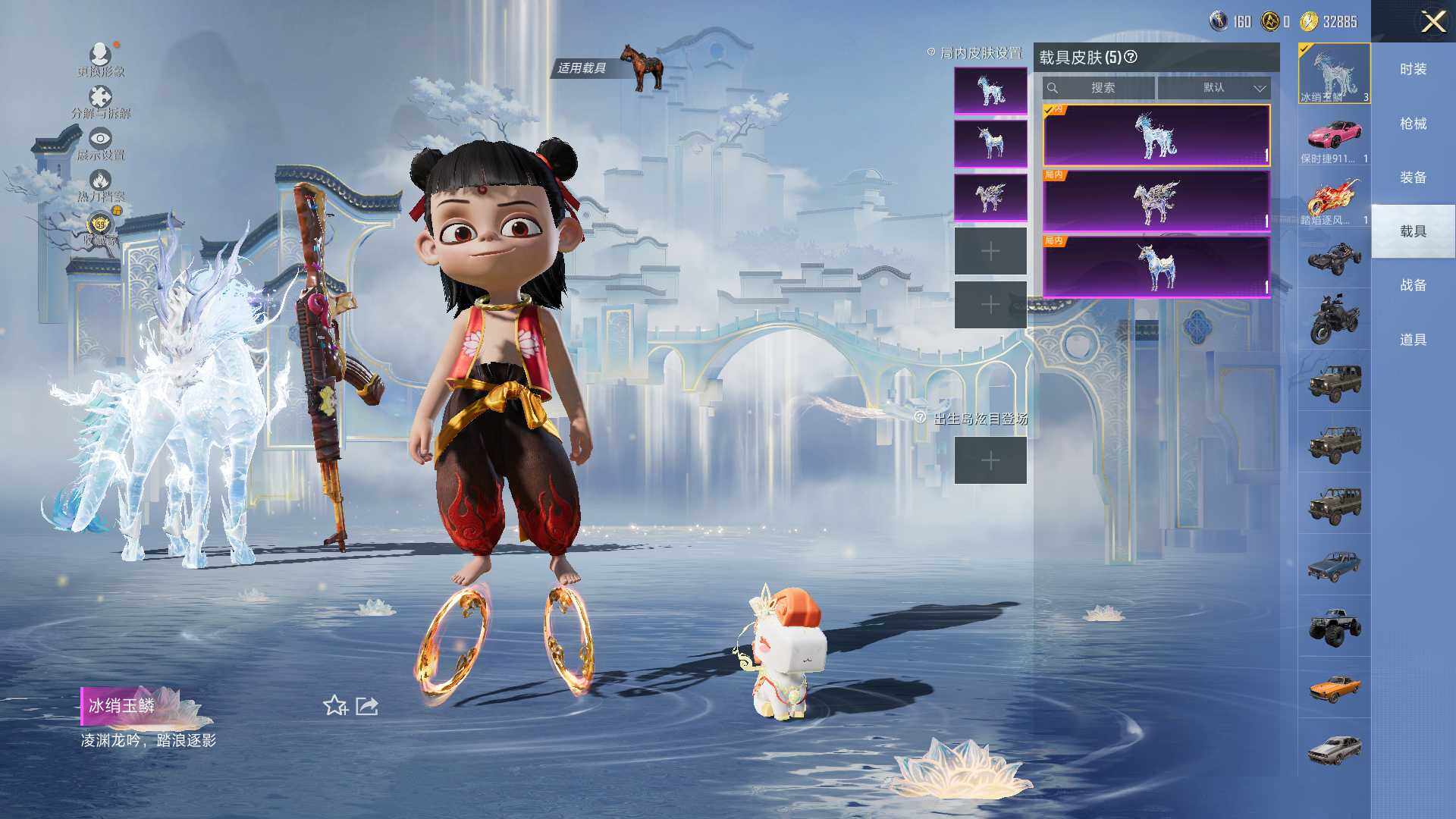The width and height of the screenshot is (1456, 819).
Task: Open the 枪械 (firearms) tab
Action: pos(1413,124)
